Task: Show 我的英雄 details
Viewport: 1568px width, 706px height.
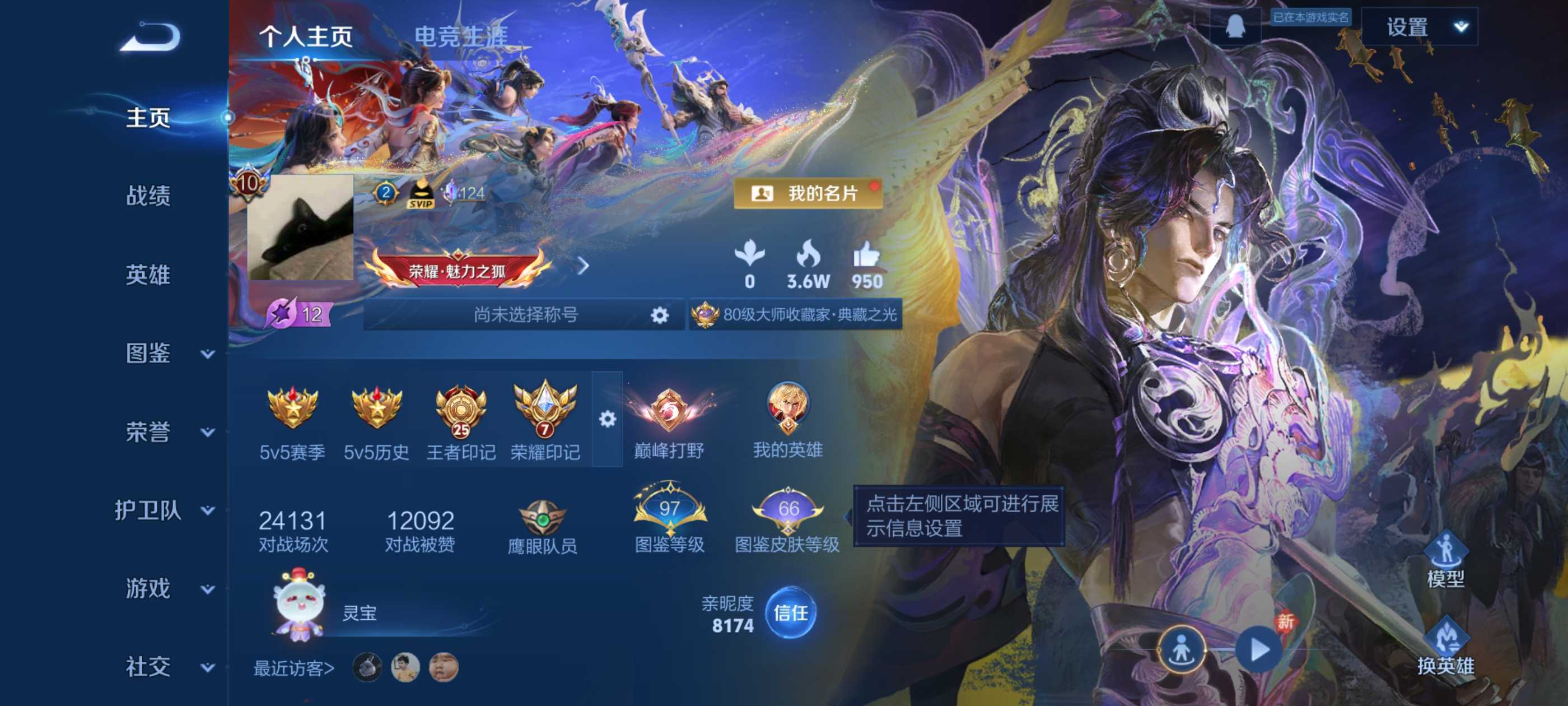Action: [788, 420]
